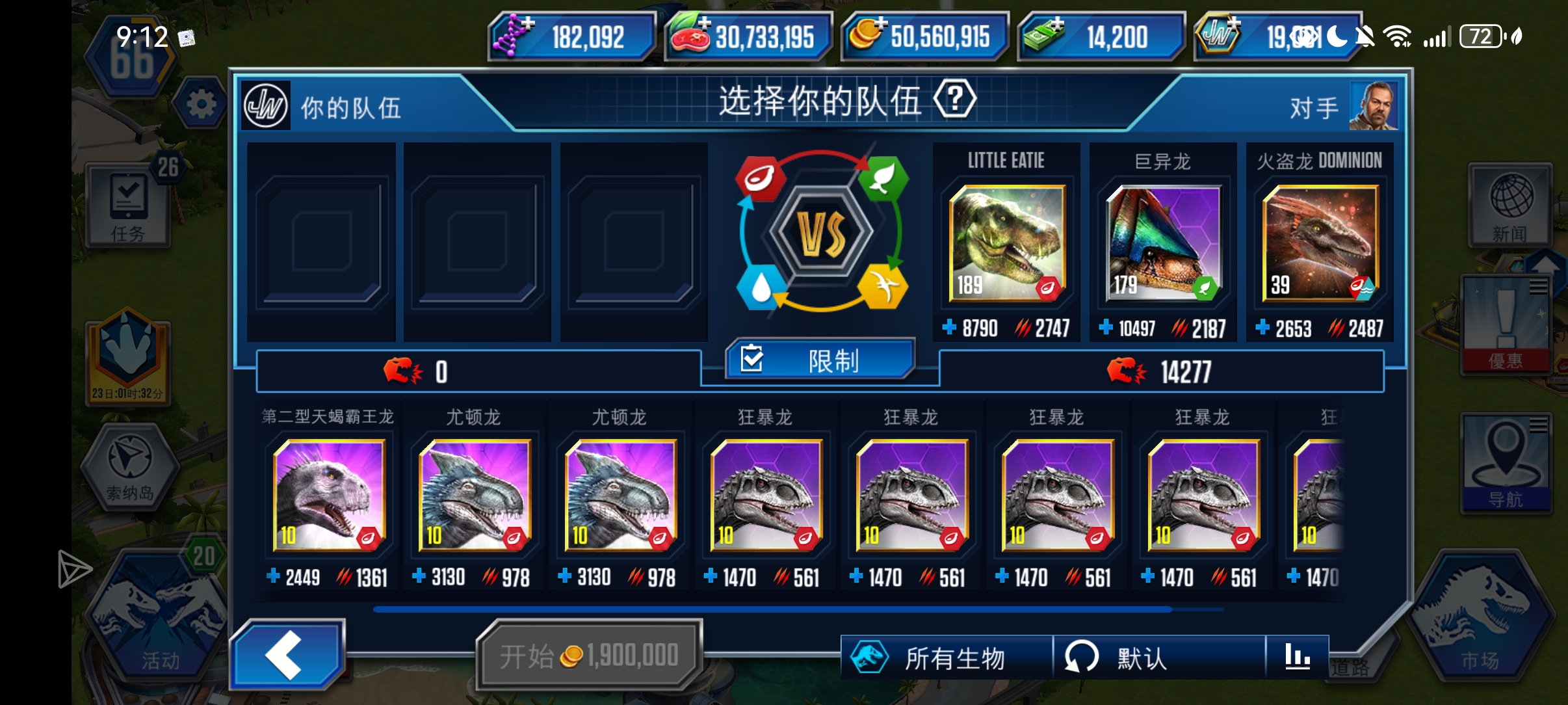Click the question mark help icon
The image size is (1568, 705).
955,98
